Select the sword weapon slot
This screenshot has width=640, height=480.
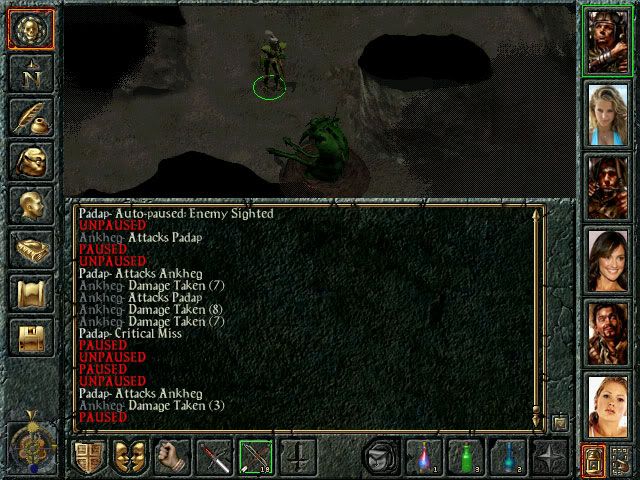click(215, 458)
